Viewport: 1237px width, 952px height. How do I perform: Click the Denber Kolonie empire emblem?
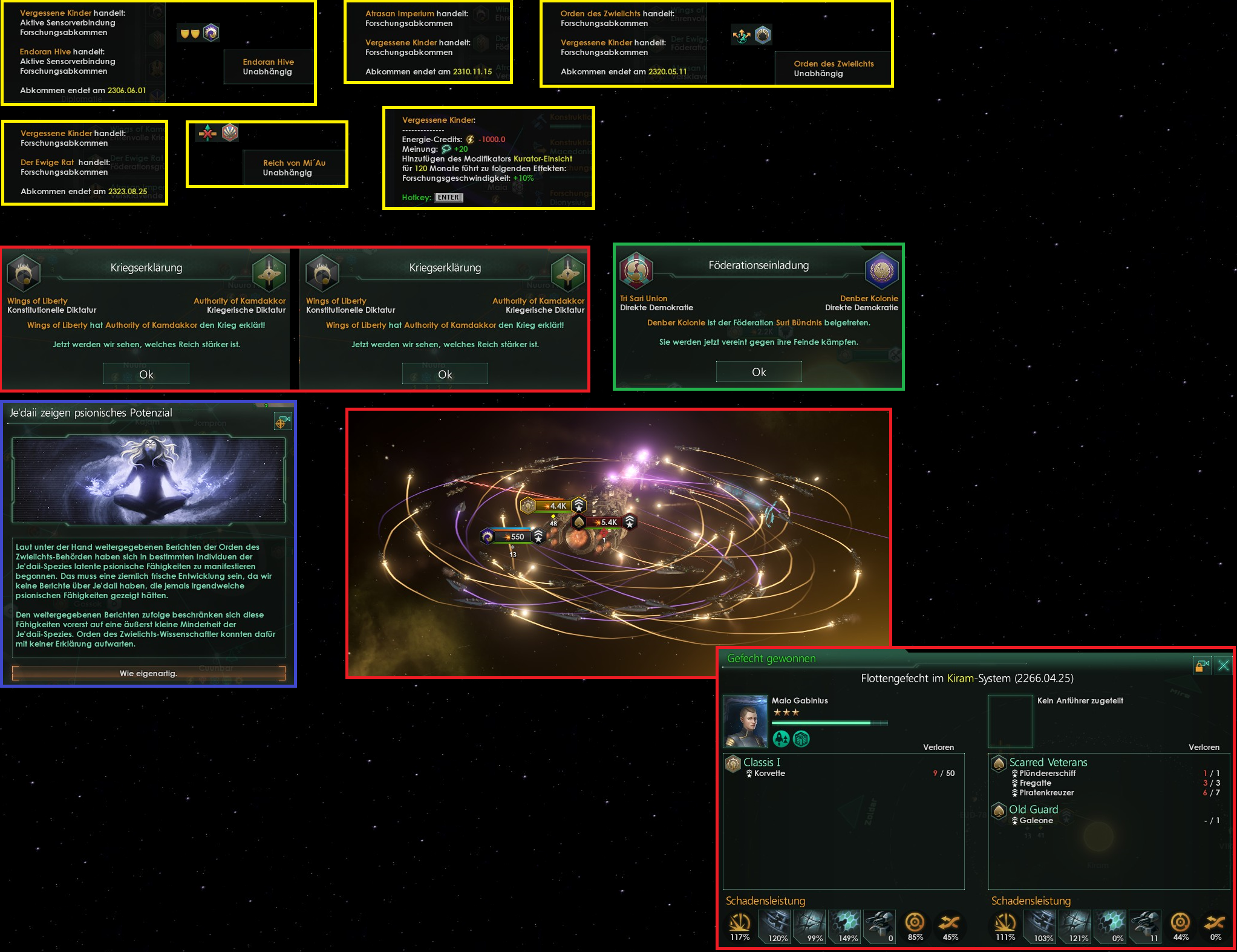[x=881, y=270]
